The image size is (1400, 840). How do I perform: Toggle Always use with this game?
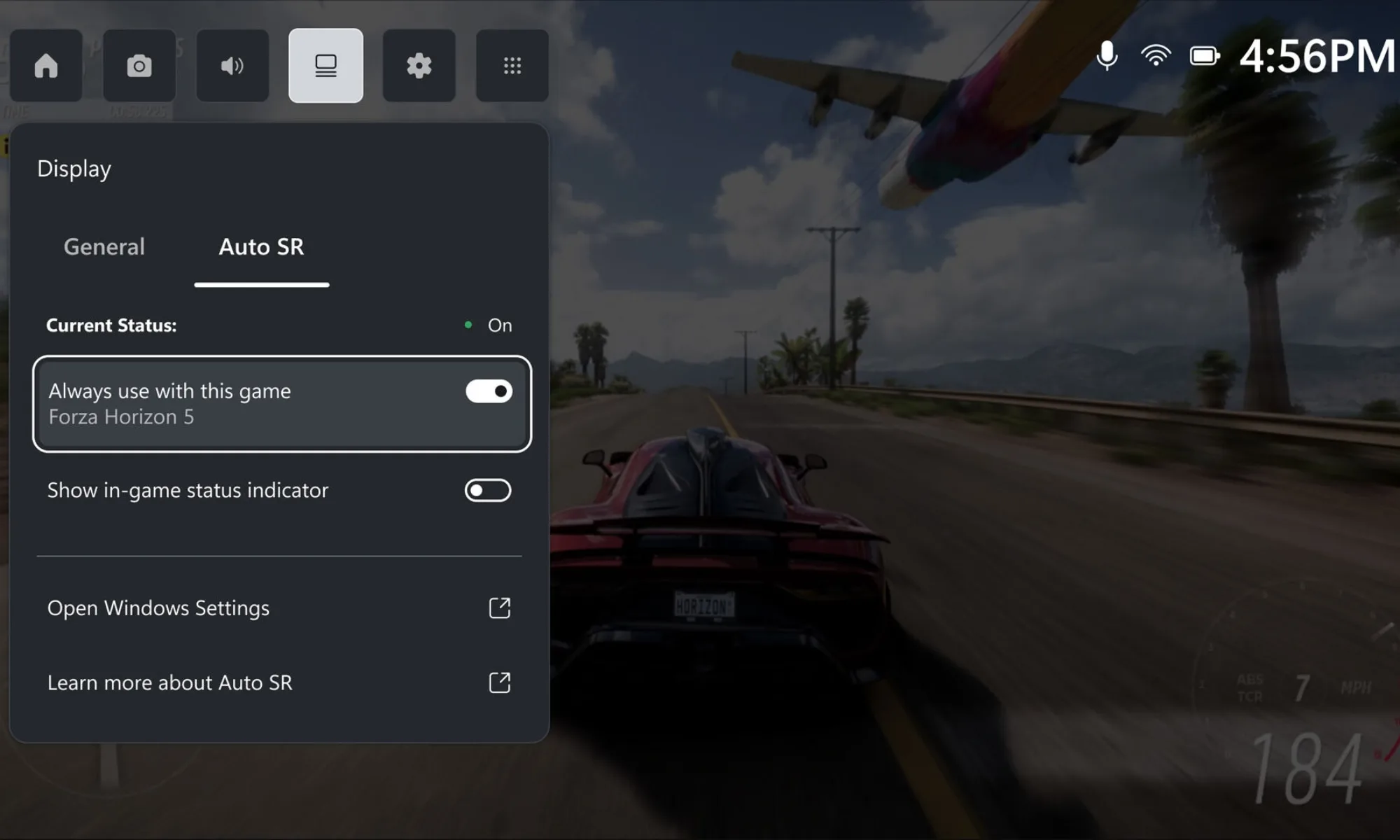tap(489, 391)
